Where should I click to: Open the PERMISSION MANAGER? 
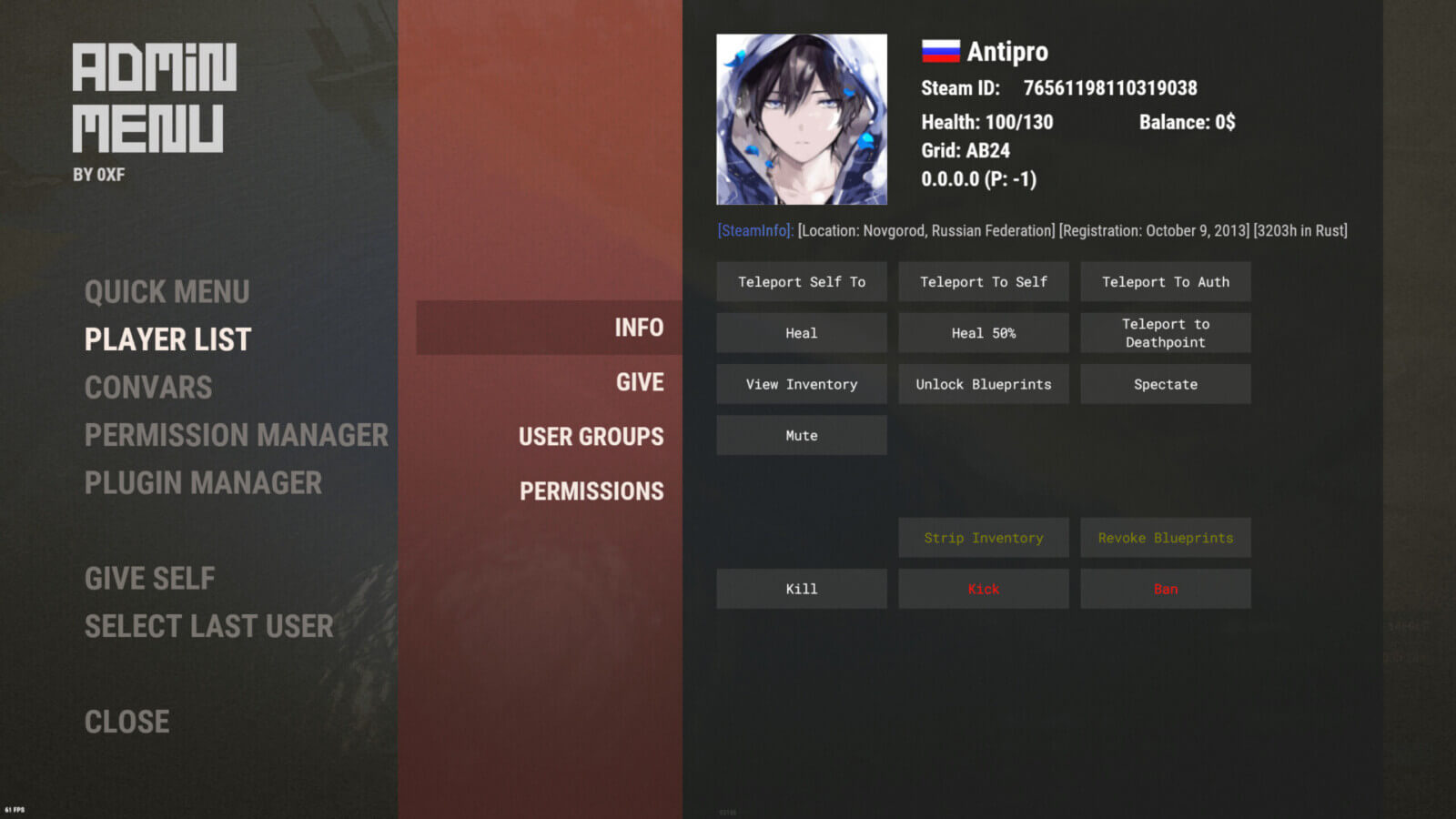237,435
